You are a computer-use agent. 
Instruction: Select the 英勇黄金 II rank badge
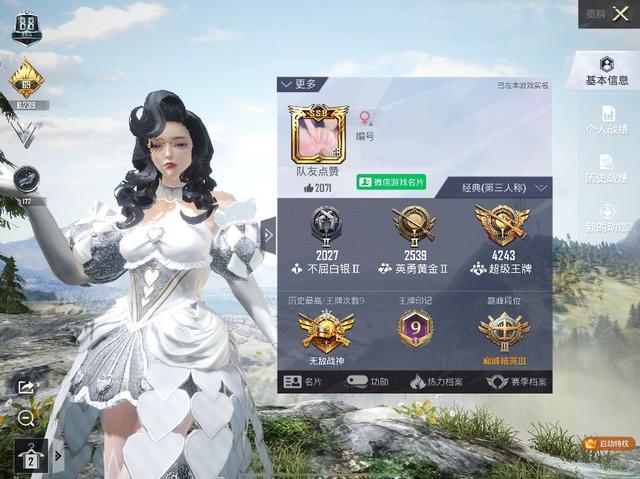pyautogui.click(x=412, y=229)
